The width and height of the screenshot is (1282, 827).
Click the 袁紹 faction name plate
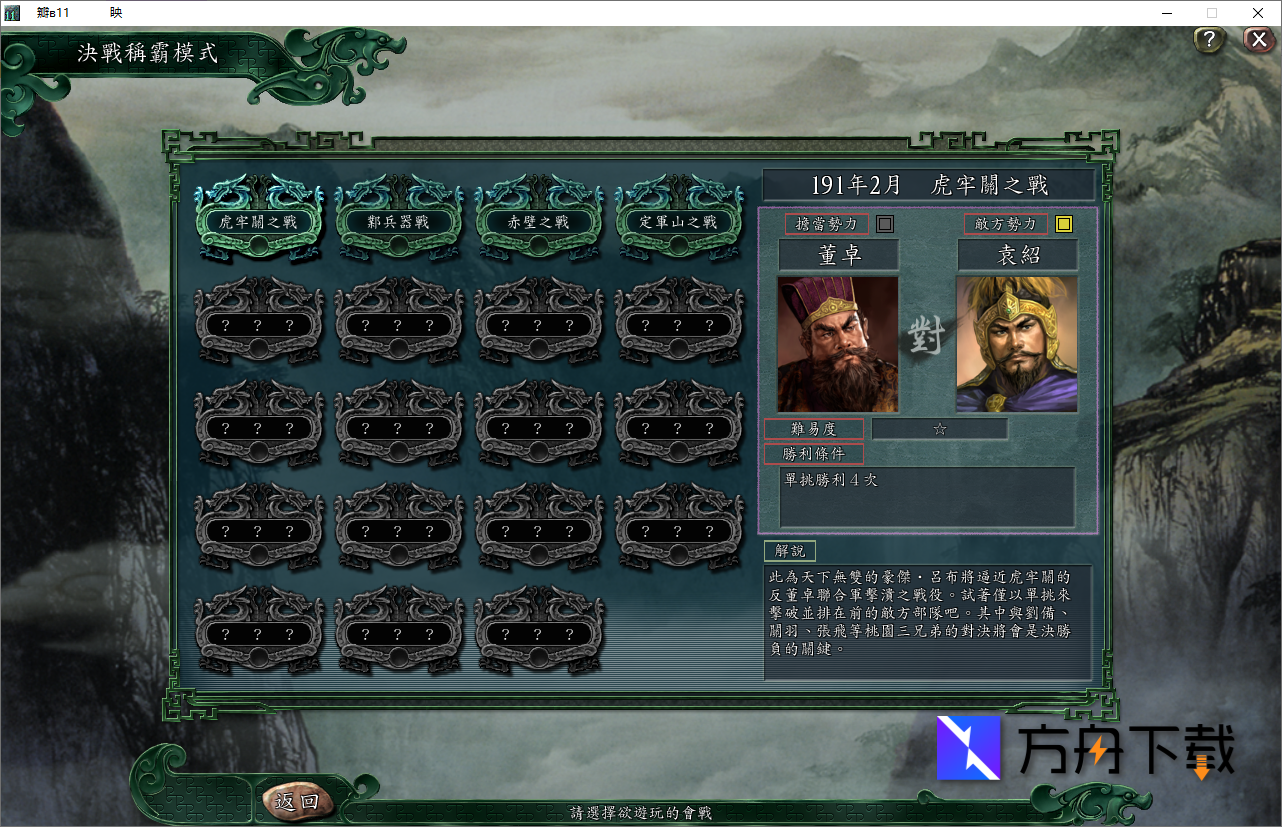(1017, 255)
